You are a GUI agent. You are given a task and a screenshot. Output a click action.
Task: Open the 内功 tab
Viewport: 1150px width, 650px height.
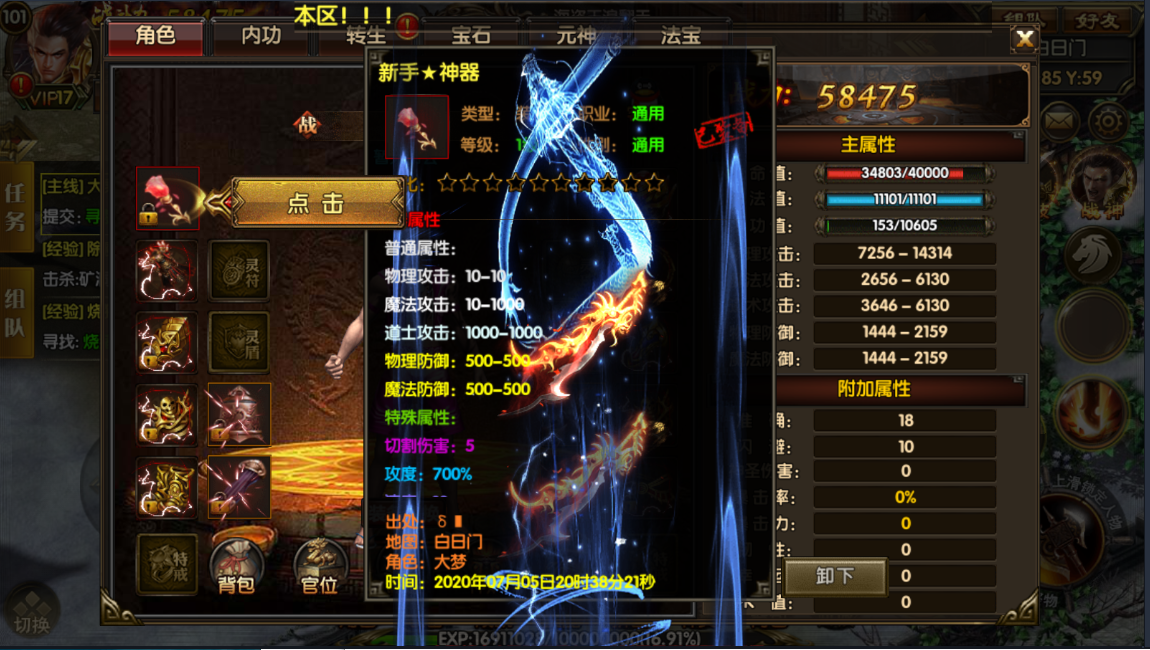[x=261, y=36]
